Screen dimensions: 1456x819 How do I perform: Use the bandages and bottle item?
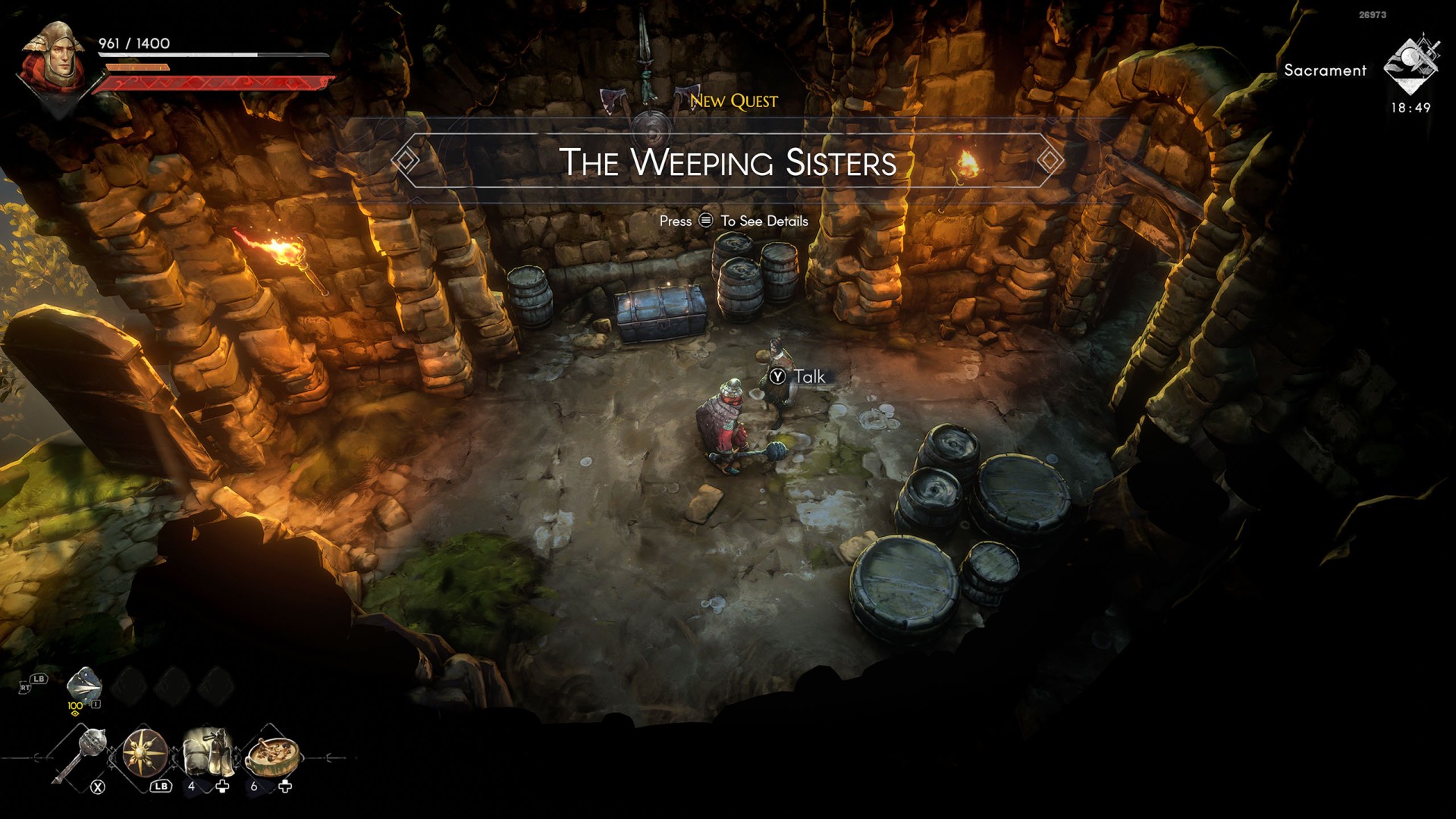point(207,752)
